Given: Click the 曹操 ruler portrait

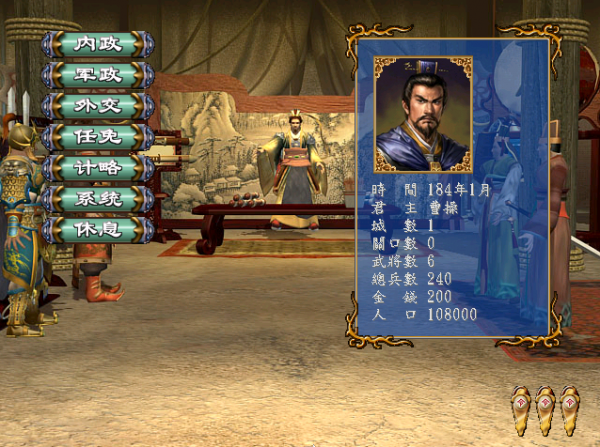Looking at the screenshot, I should (x=422, y=113).
